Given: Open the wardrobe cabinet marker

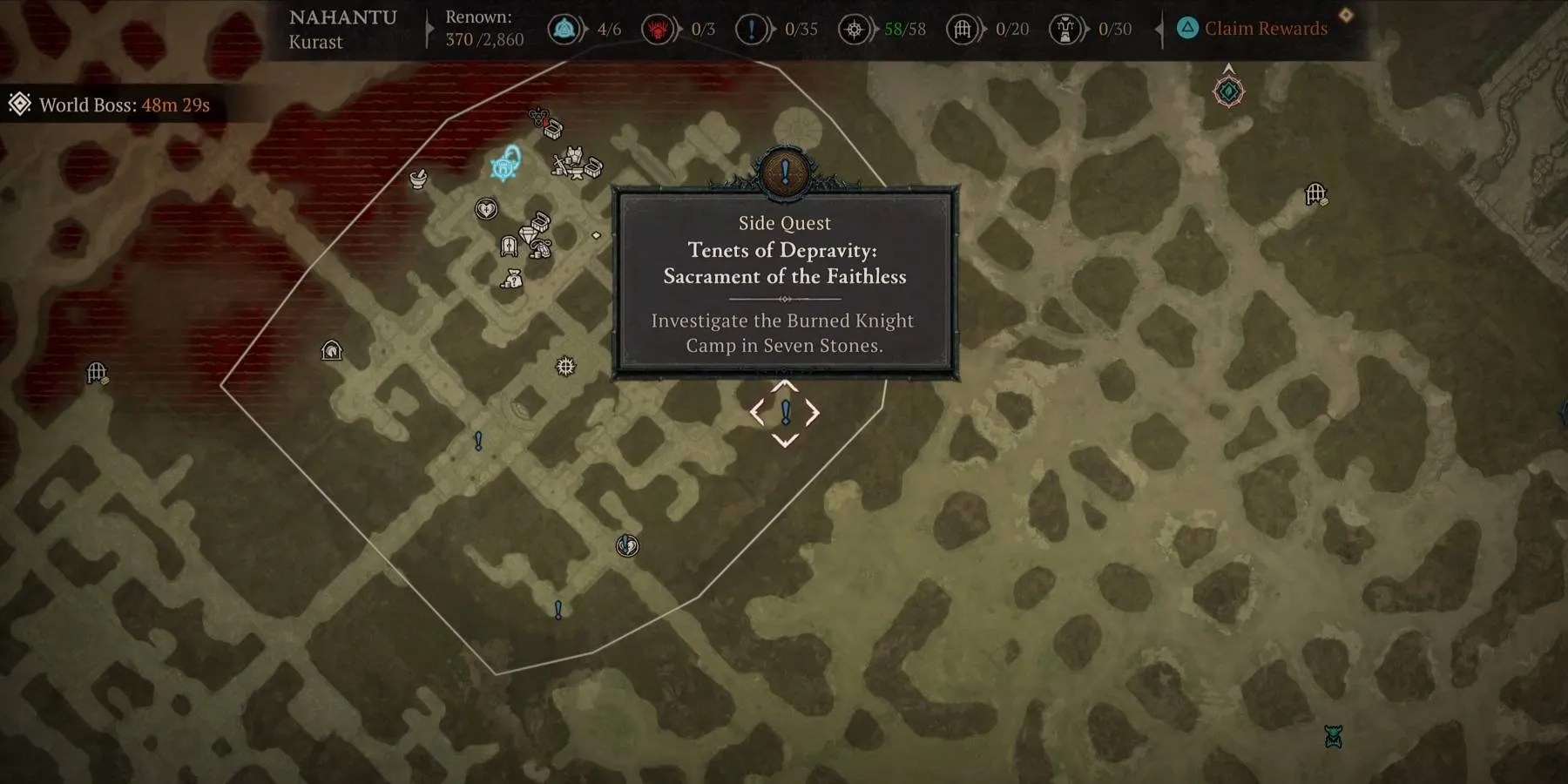Looking at the screenshot, I should pyautogui.click(x=510, y=247).
